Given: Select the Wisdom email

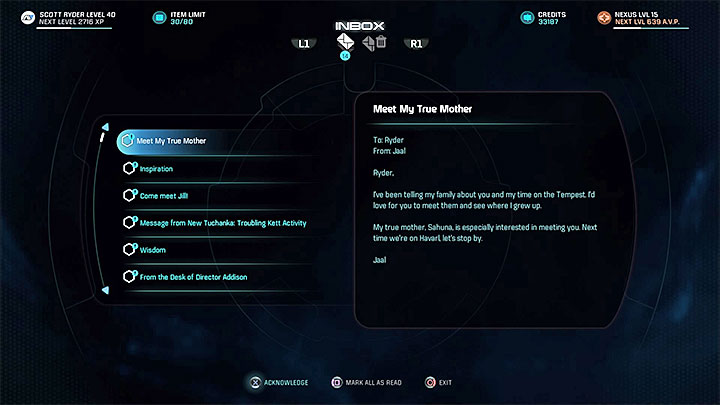Looking at the screenshot, I should pos(152,249).
